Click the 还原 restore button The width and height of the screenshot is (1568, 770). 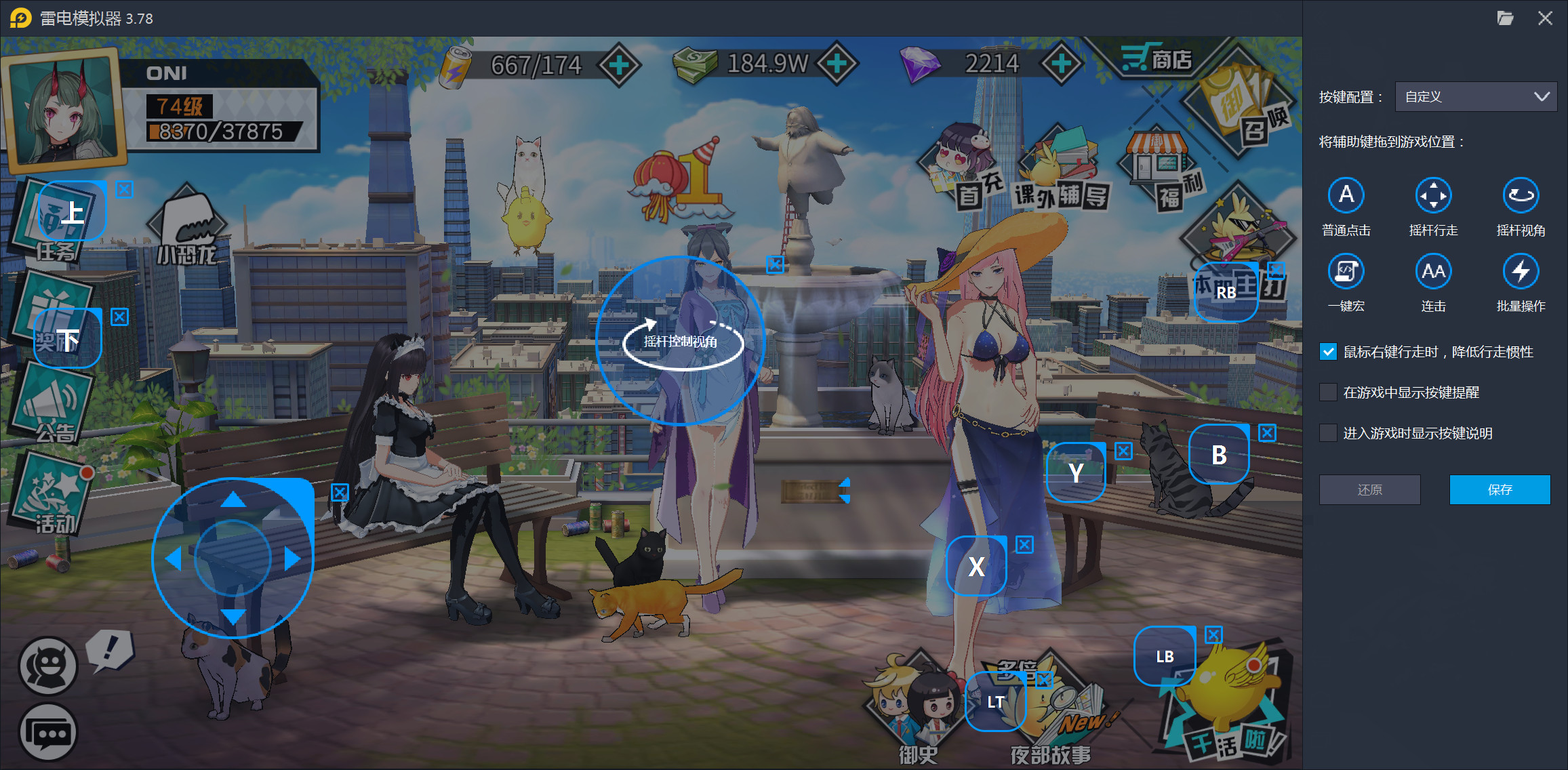1369,489
